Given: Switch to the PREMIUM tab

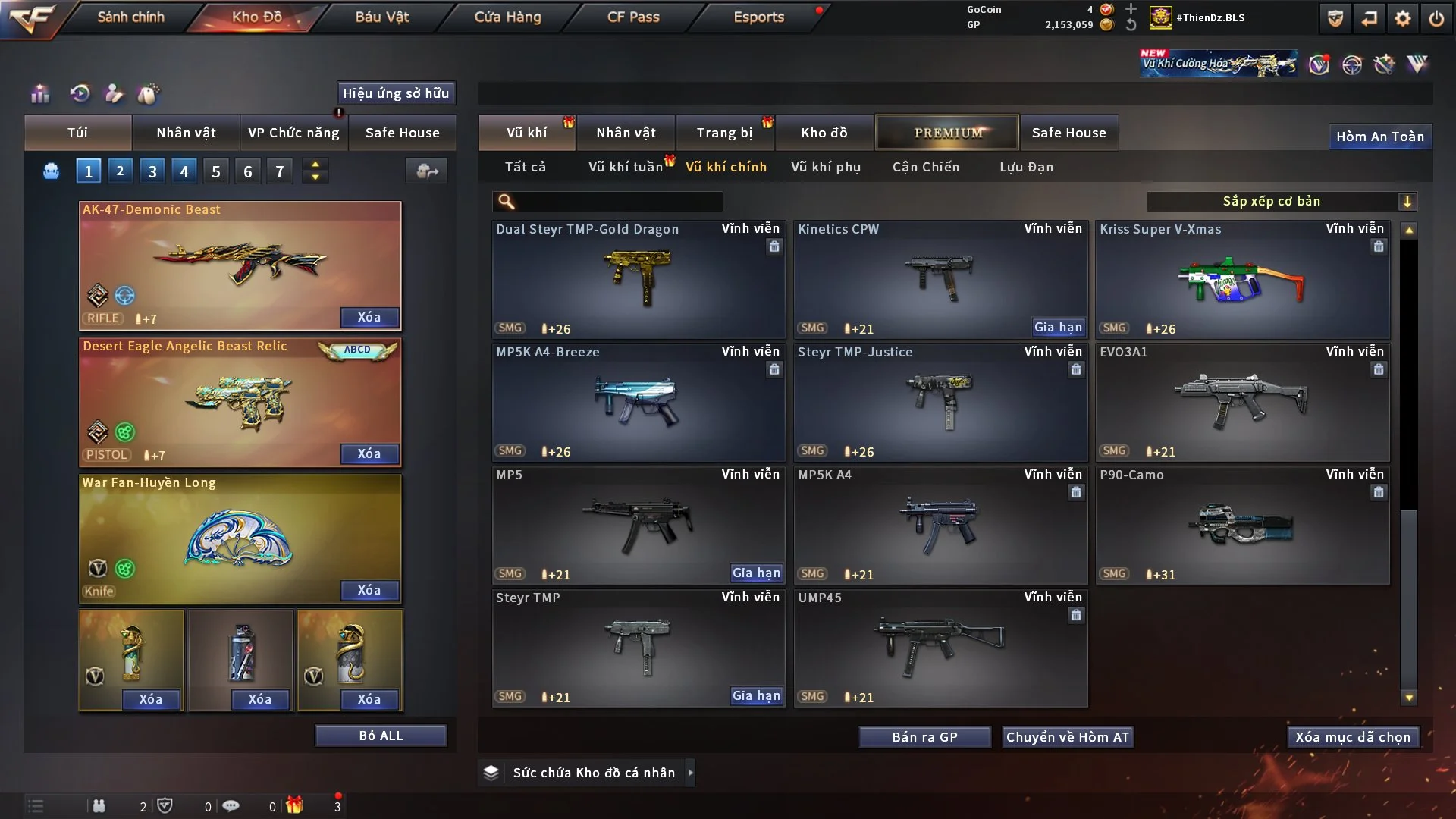Looking at the screenshot, I should [947, 133].
